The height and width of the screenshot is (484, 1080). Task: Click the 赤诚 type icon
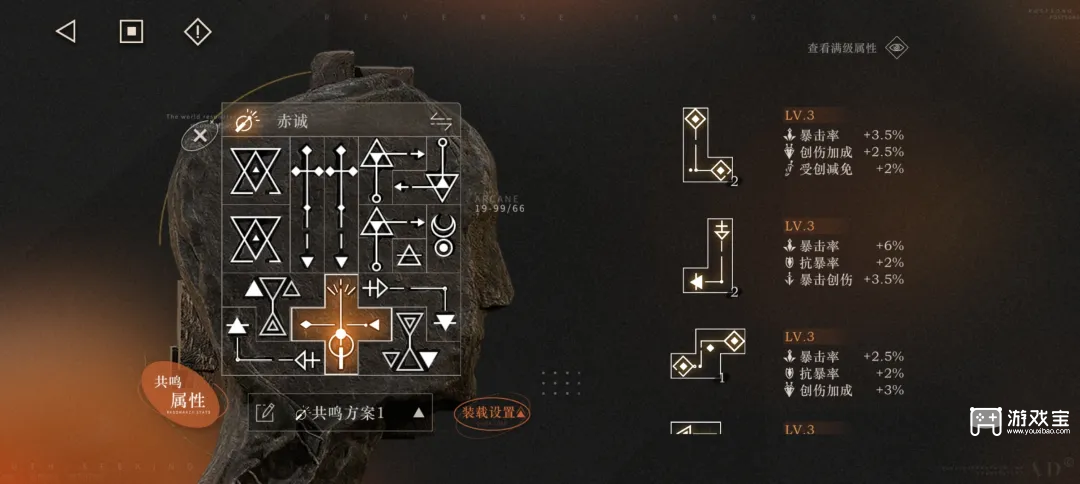pyautogui.click(x=244, y=121)
